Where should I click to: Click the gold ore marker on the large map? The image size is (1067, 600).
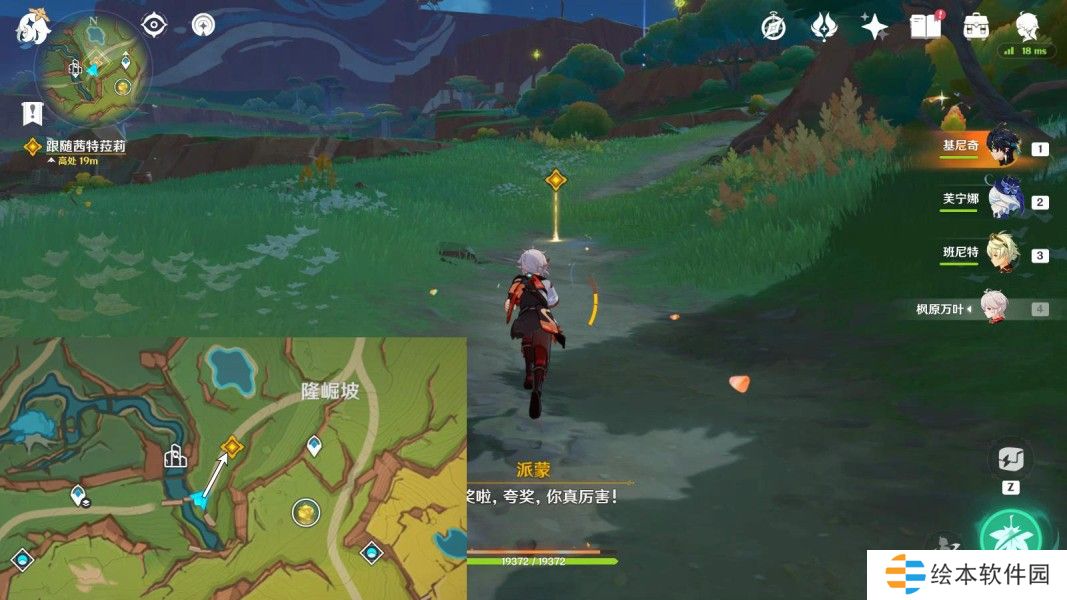coord(306,513)
